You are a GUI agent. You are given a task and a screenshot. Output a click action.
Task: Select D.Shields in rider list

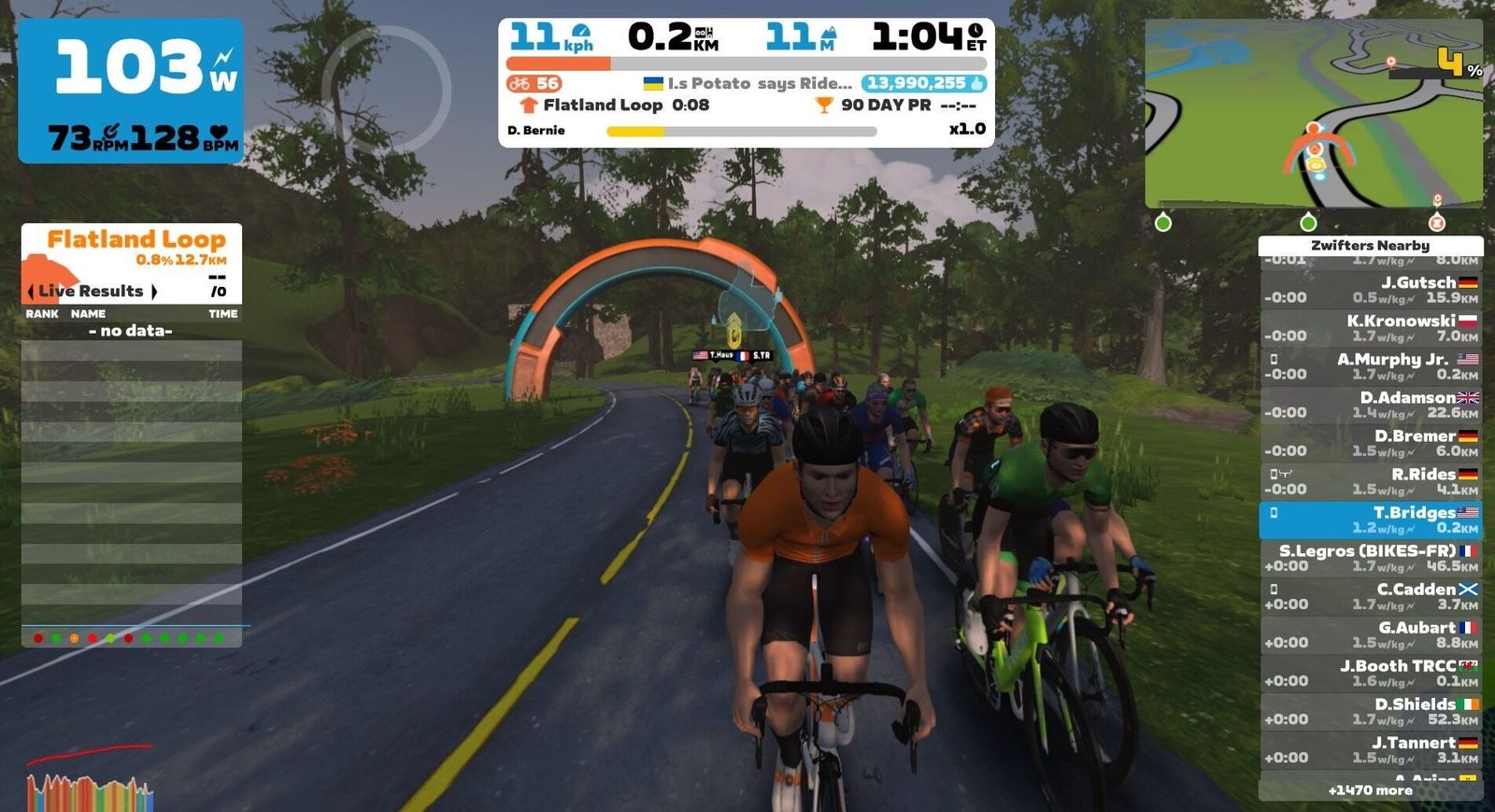[x=1370, y=711]
